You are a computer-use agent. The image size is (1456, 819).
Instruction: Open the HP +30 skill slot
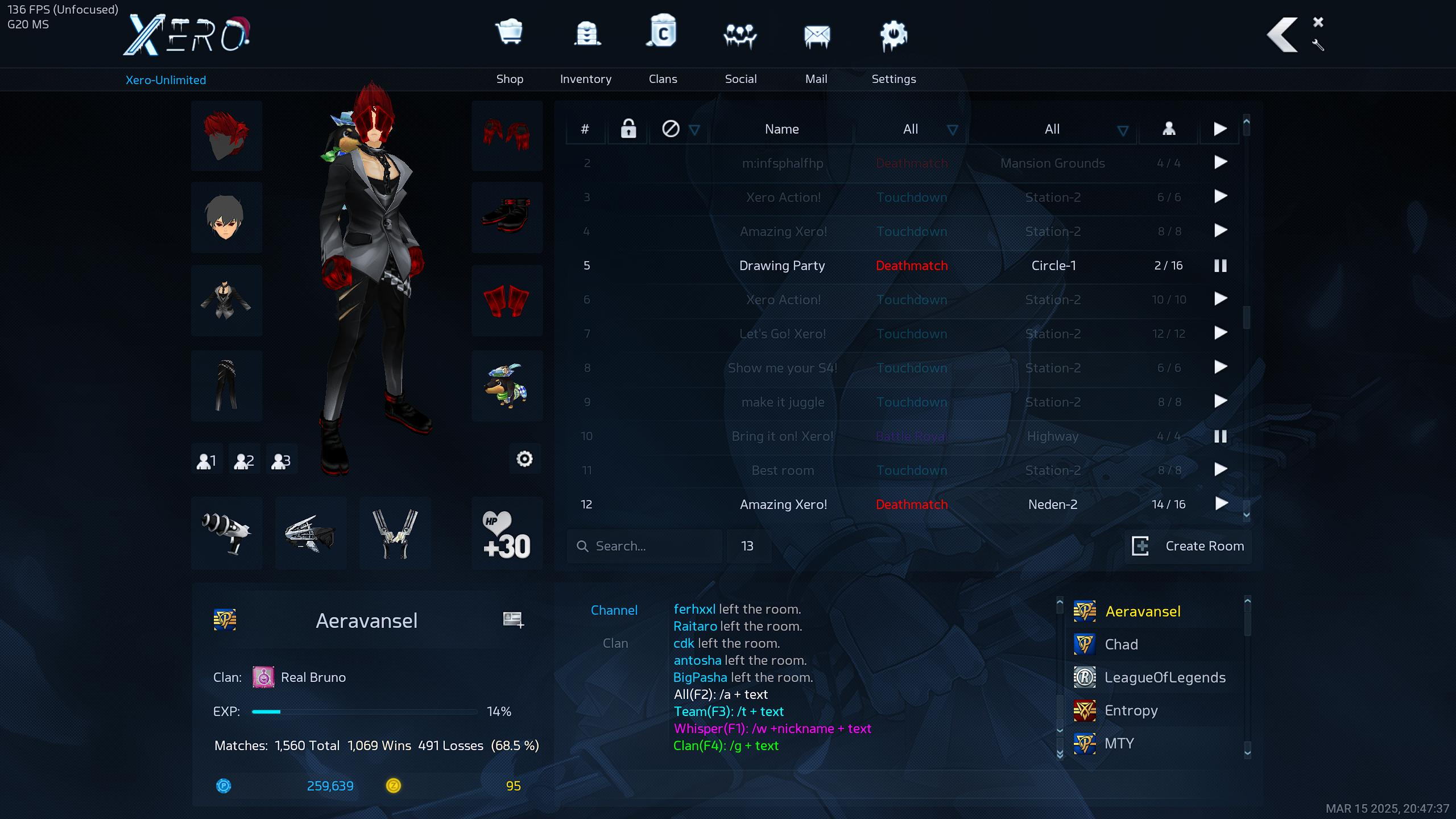pos(507,533)
